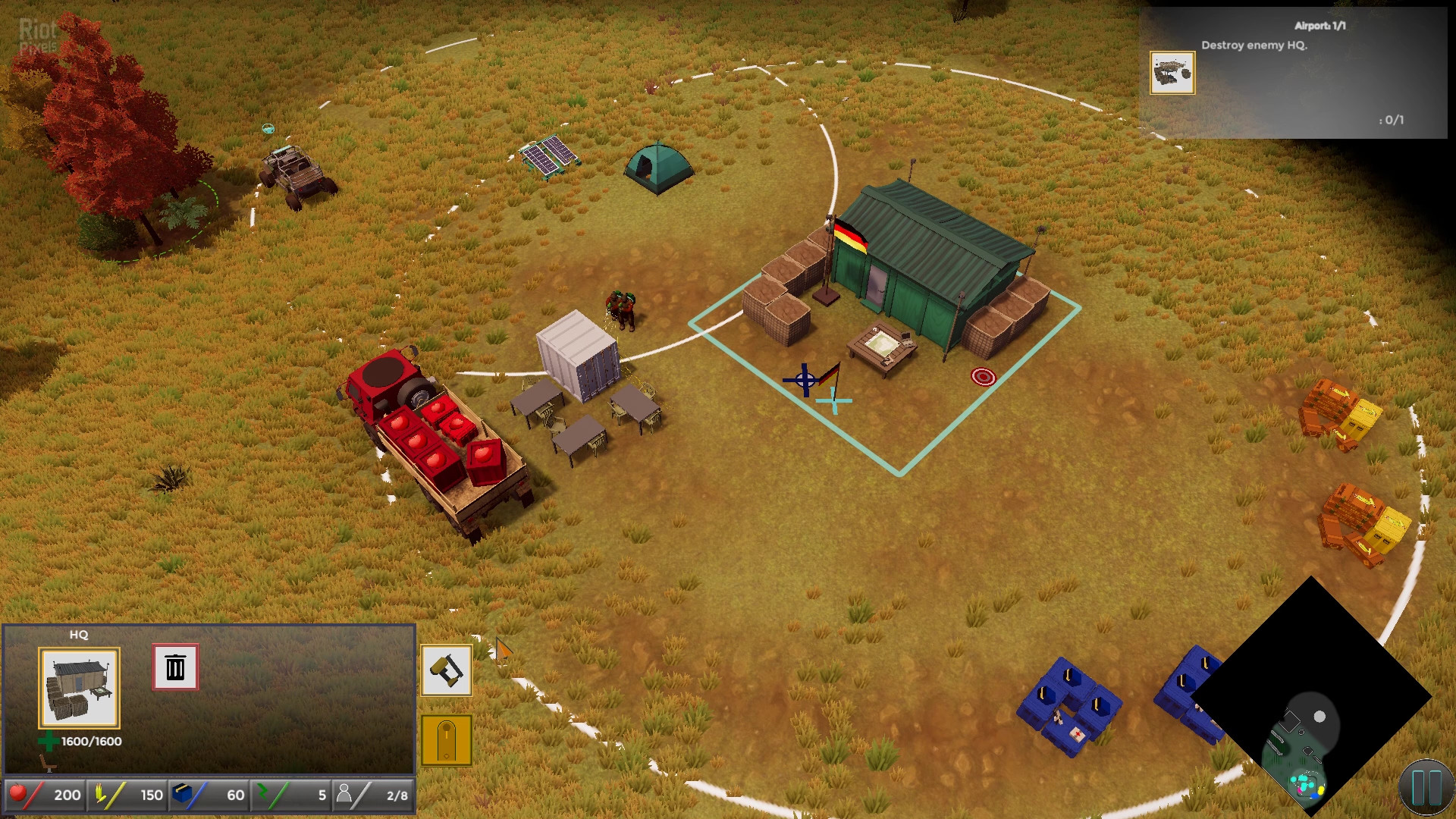Activate the yellow bullet button
This screenshot has height=819, width=1456.
[x=447, y=740]
